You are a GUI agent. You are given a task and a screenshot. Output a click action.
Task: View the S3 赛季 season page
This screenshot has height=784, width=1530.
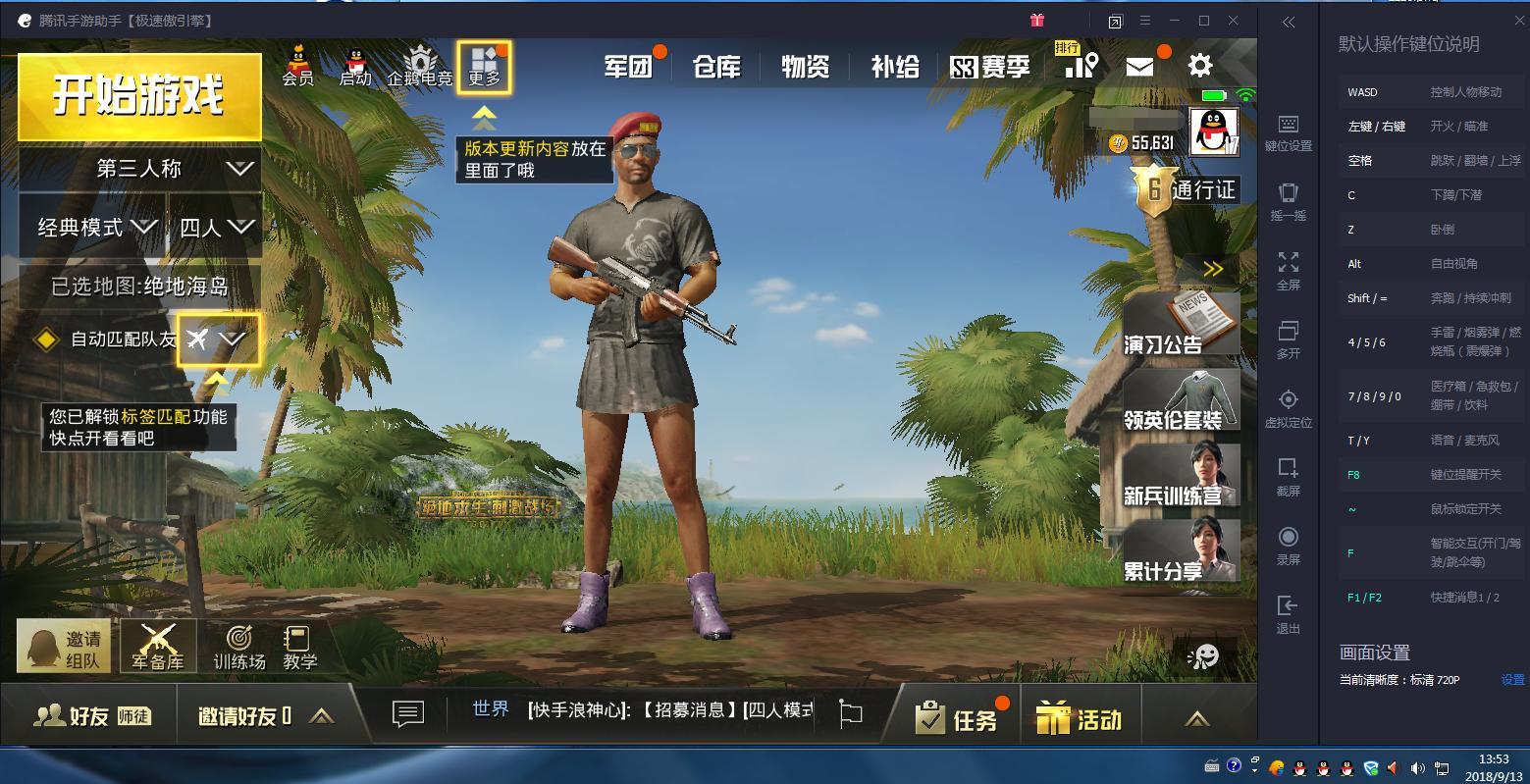tap(990, 67)
